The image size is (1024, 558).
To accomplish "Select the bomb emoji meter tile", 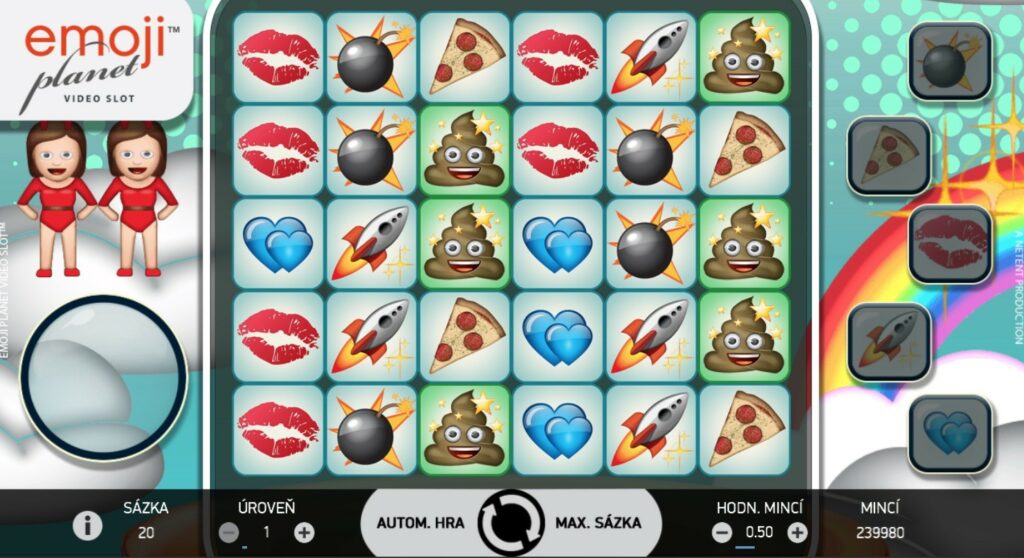I will pyautogui.click(x=949, y=62).
